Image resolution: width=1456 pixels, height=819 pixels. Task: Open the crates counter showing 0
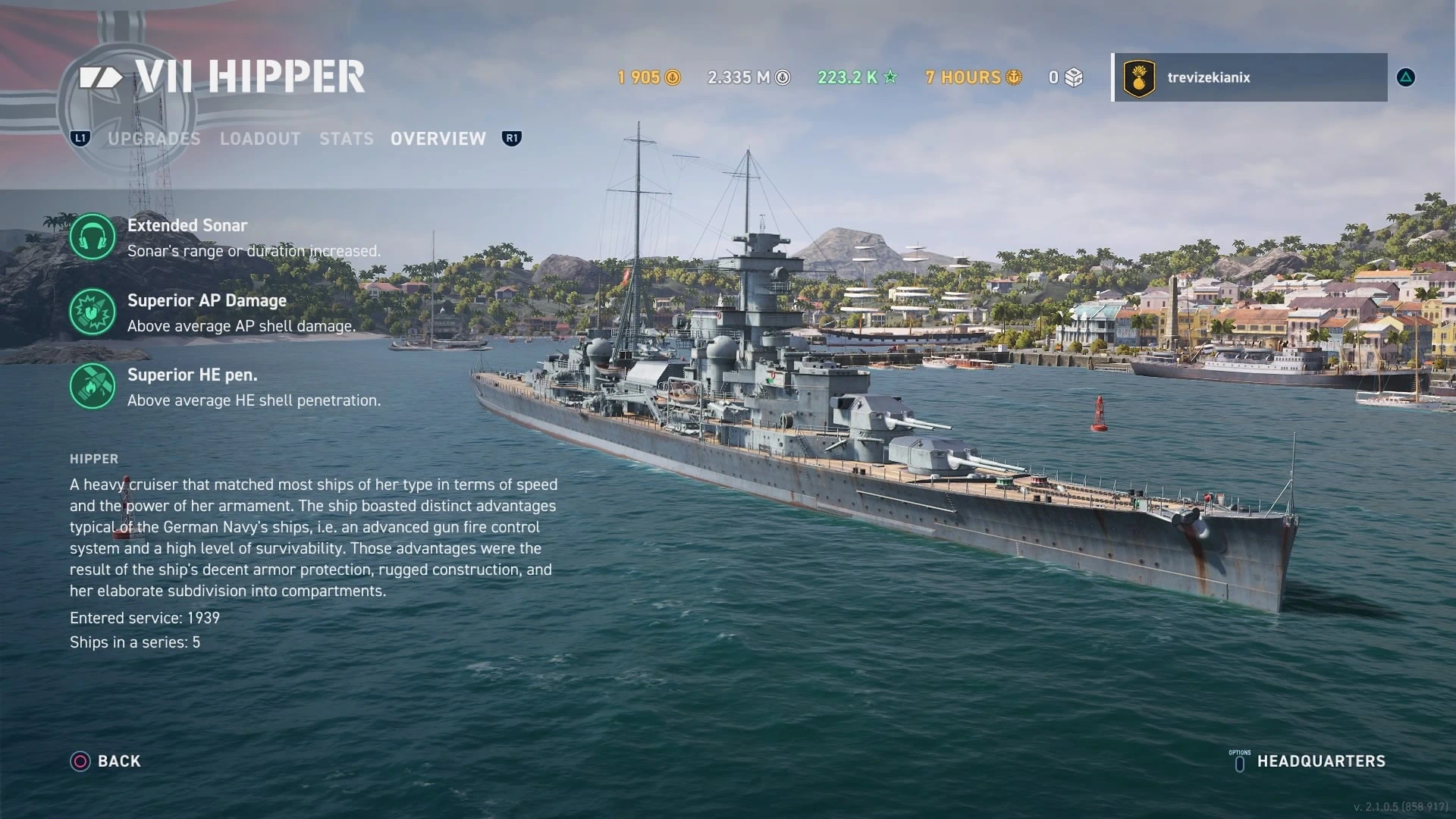(x=1065, y=77)
